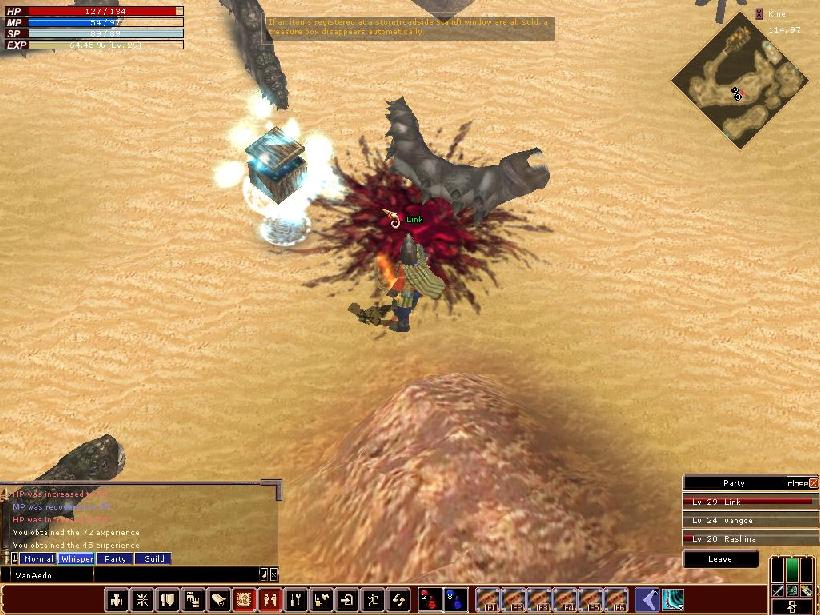
Task: Close the Party panel with the X
Action: [813, 483]
